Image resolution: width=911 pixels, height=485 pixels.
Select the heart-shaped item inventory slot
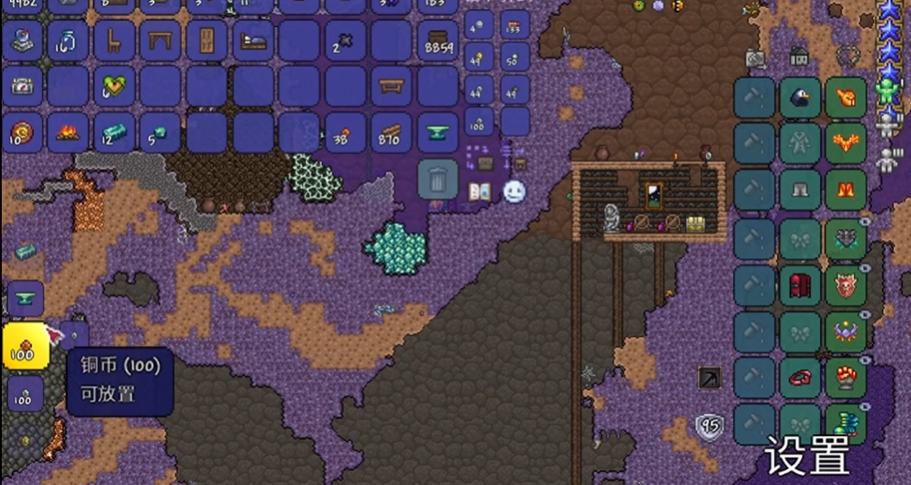pos(114,87)
